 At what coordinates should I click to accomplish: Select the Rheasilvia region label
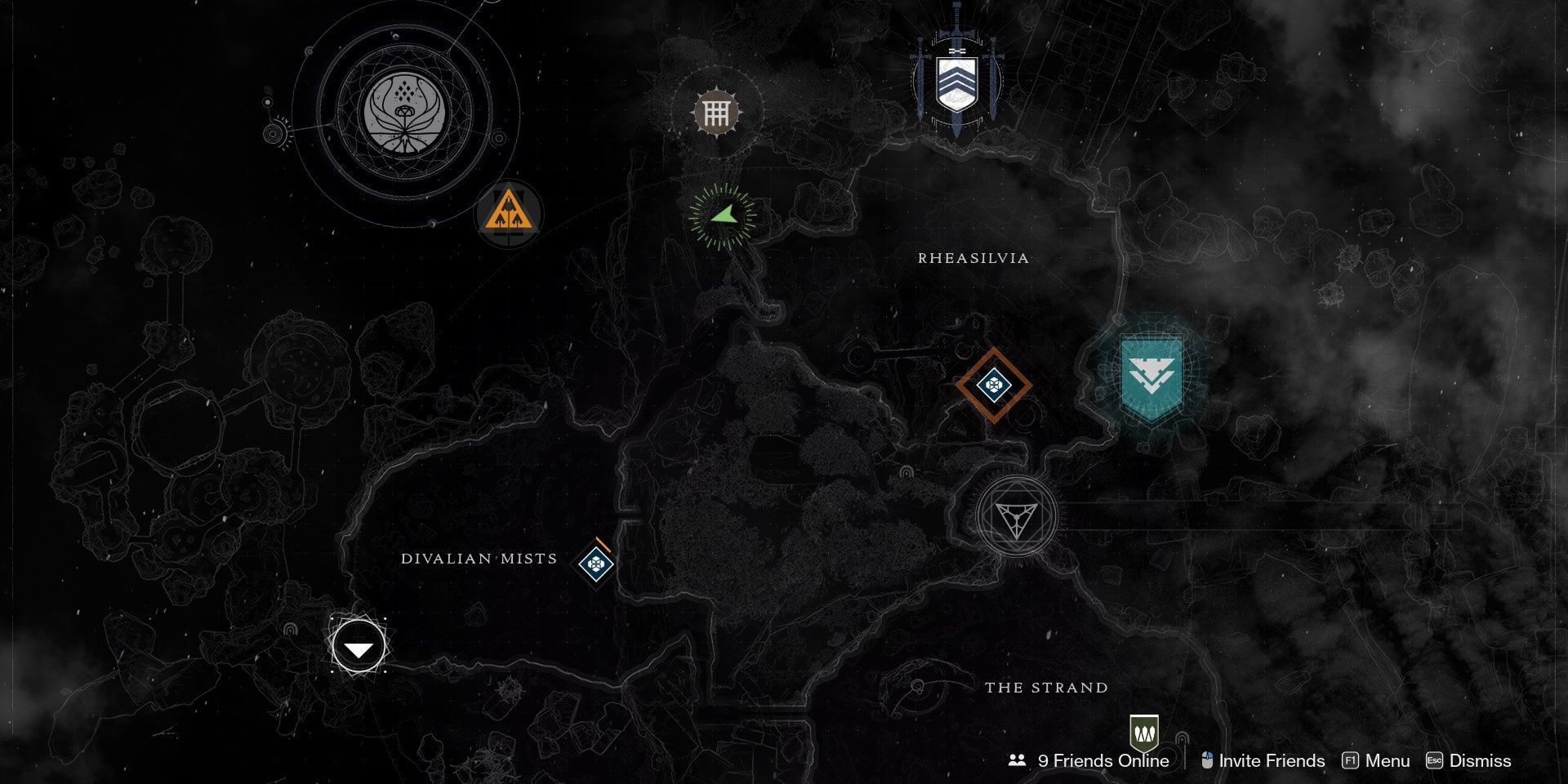pyautogui.click(x=973, y=259)
